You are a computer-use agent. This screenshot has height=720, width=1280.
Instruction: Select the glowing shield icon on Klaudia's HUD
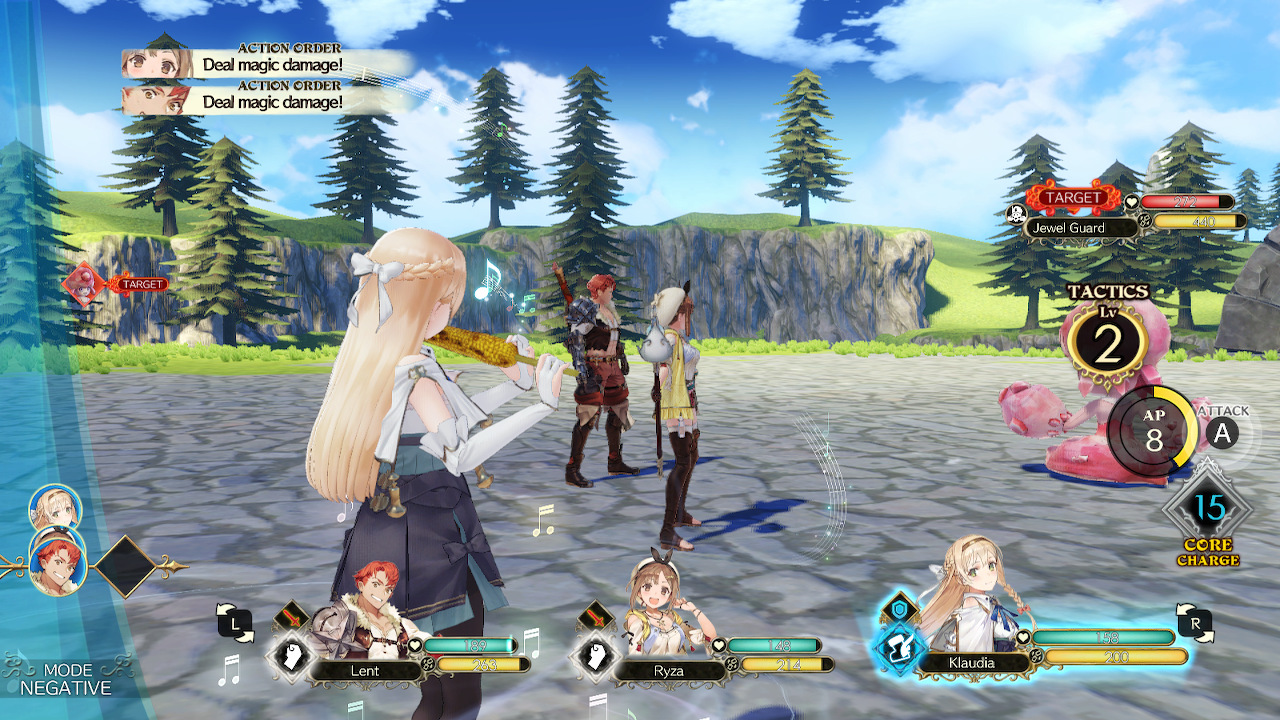coord(899,607)
